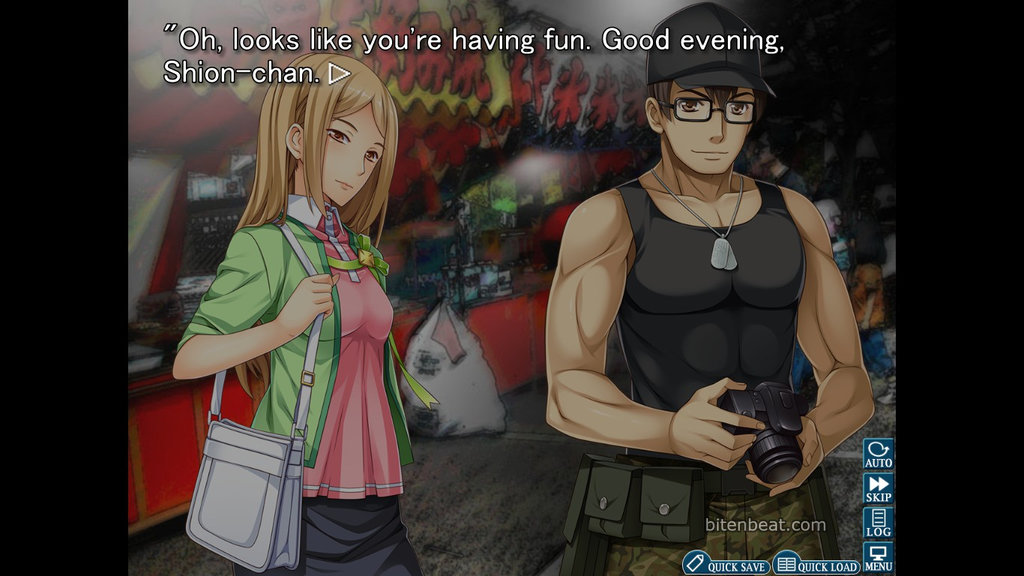Enable AUTO text advance mode
The height and width of the screenshot is (576, 1024).
(x=878, y=455)
